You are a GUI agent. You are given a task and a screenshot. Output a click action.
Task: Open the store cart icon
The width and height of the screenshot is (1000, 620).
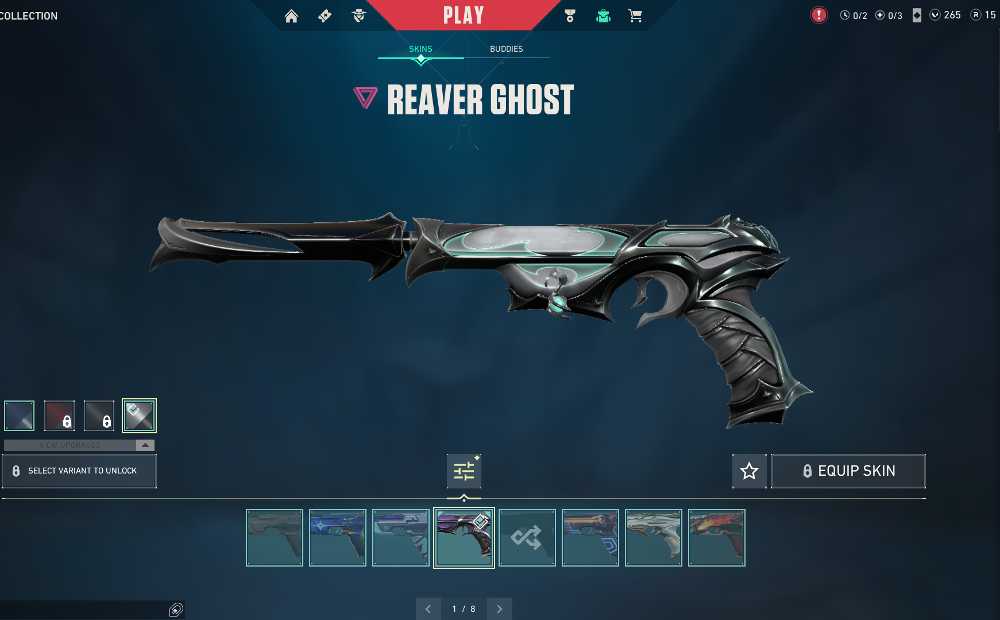pyautogui.click(x=635, y=16)
